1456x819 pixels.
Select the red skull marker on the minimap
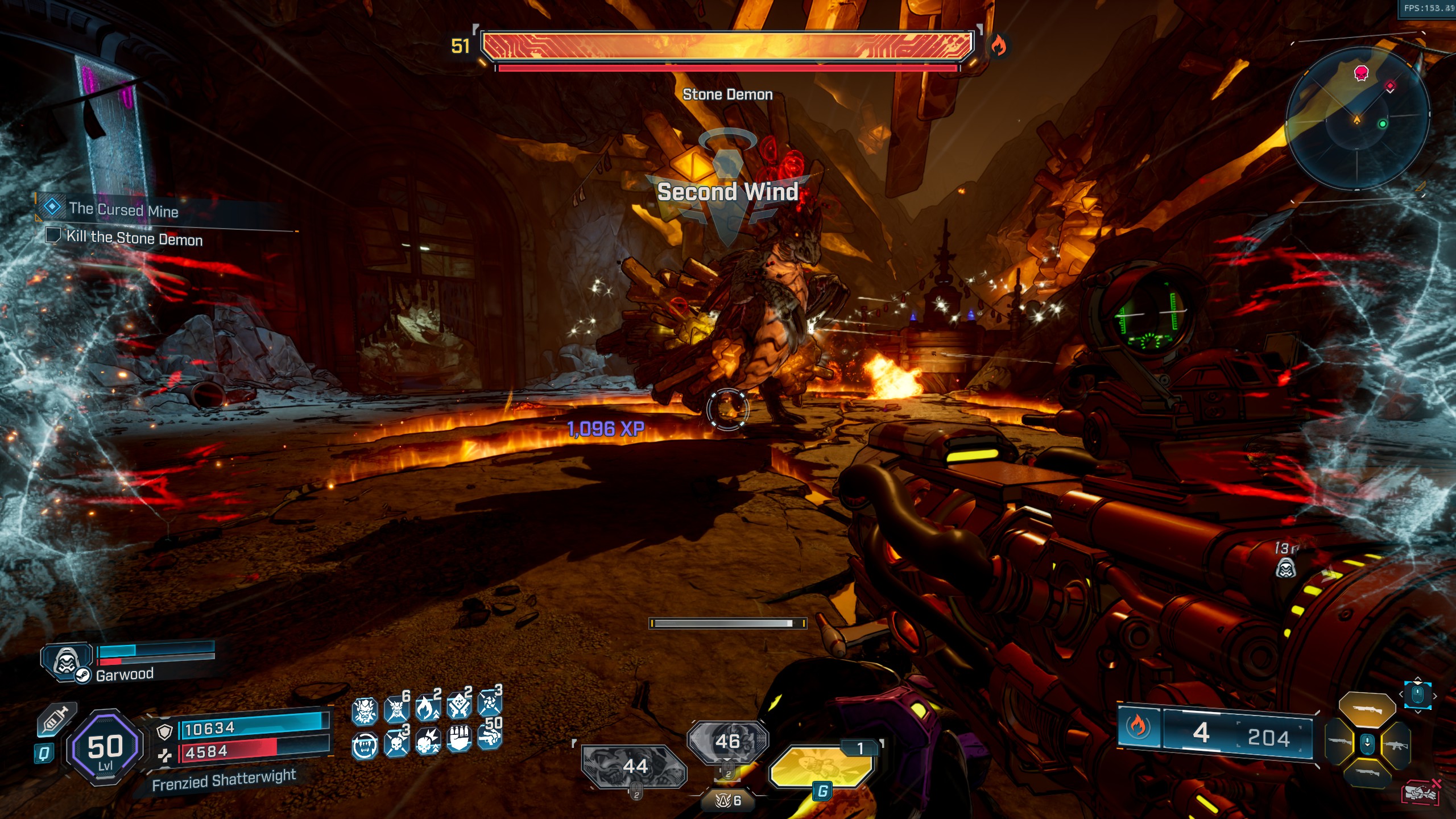point(1361,73)
